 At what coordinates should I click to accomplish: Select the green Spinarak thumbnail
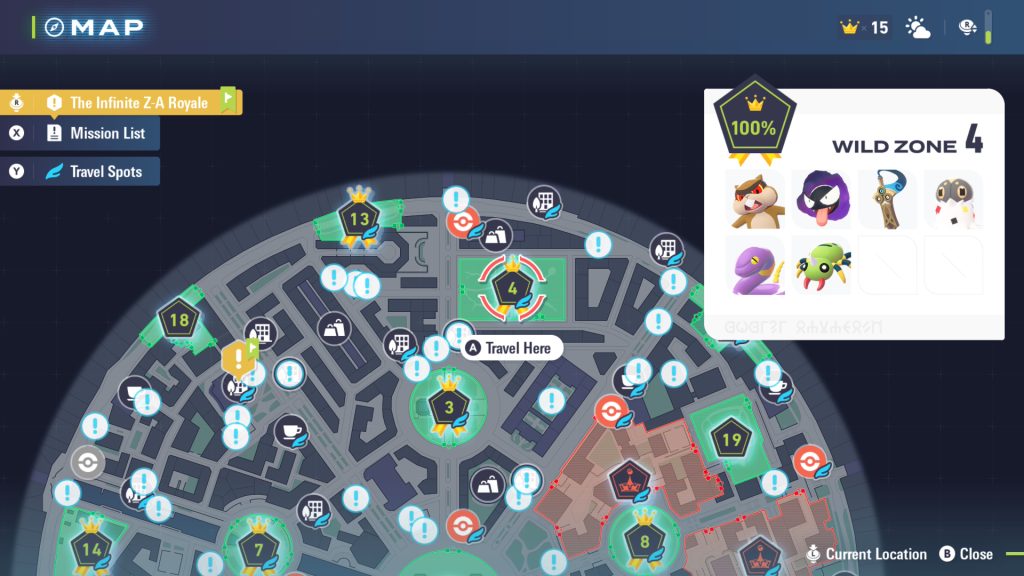(x=822, y=265)
